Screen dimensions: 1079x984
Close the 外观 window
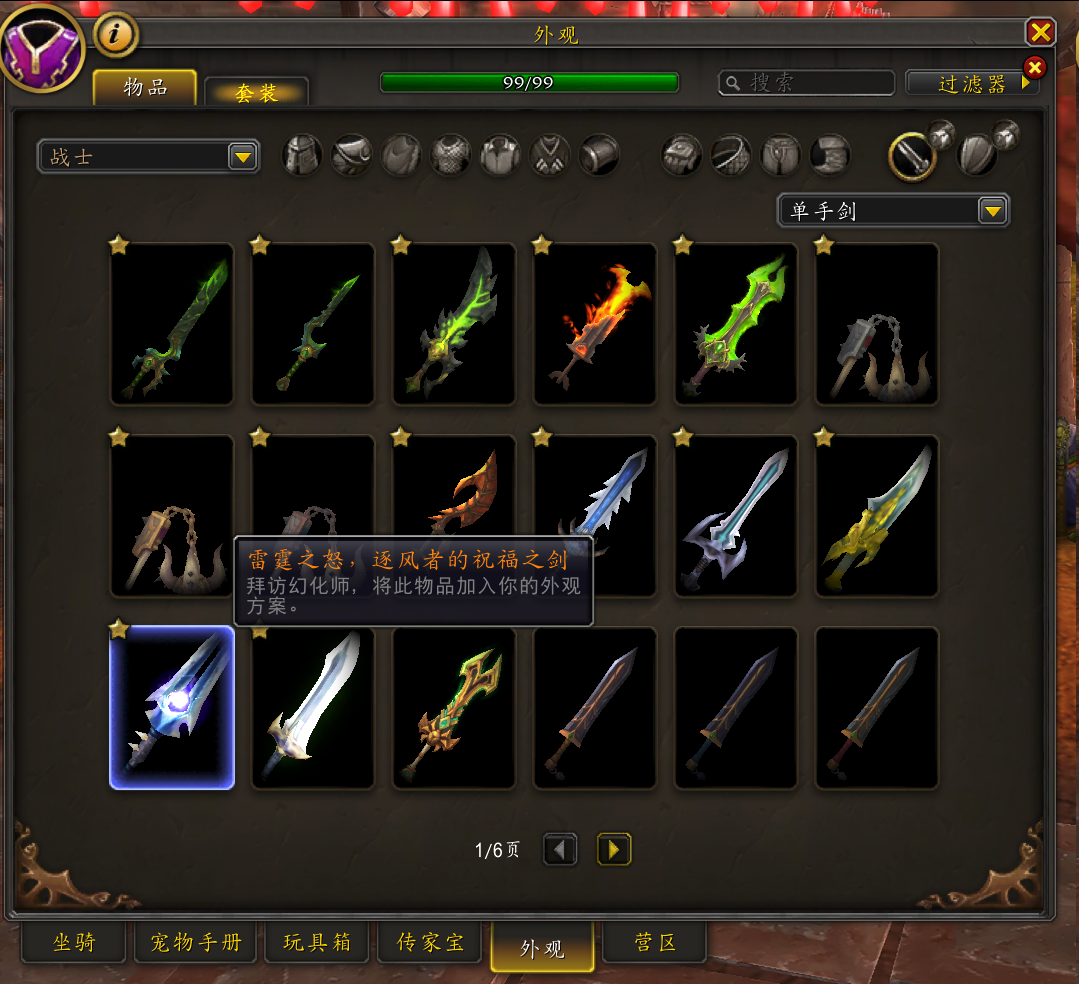tap(1041, 33)
